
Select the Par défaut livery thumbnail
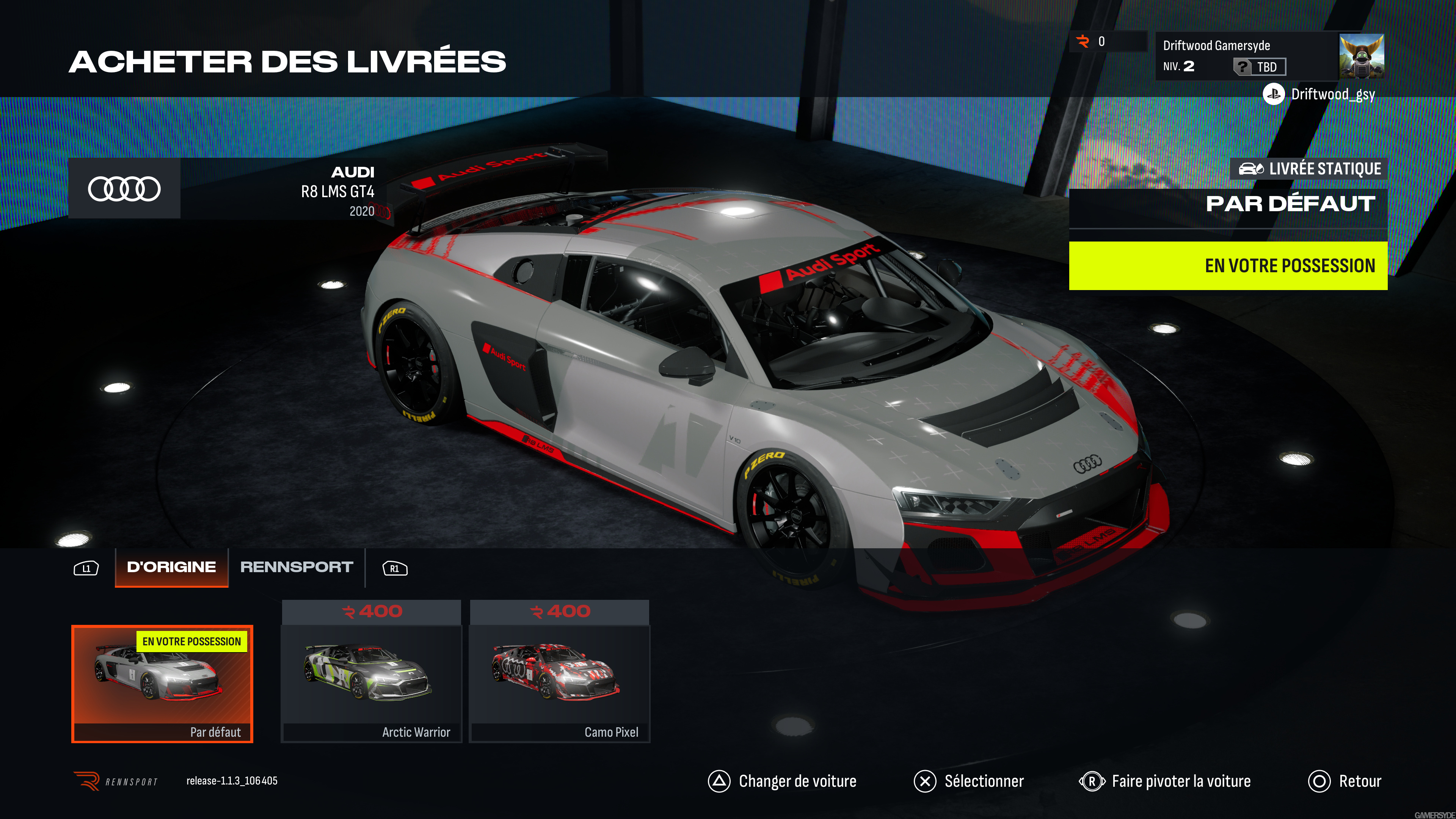[162, 684]
